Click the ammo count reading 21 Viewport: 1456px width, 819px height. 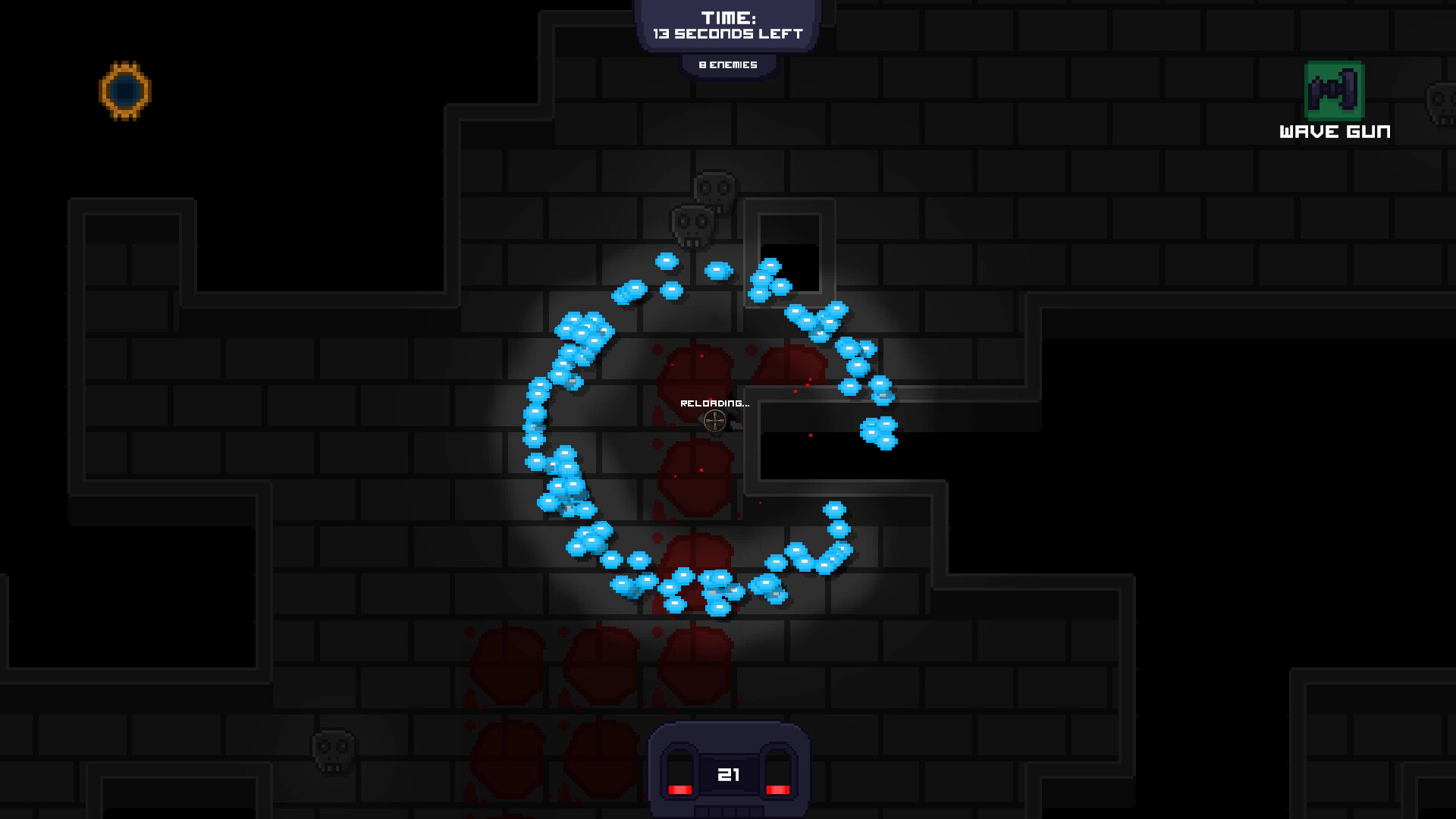(729, 774)
